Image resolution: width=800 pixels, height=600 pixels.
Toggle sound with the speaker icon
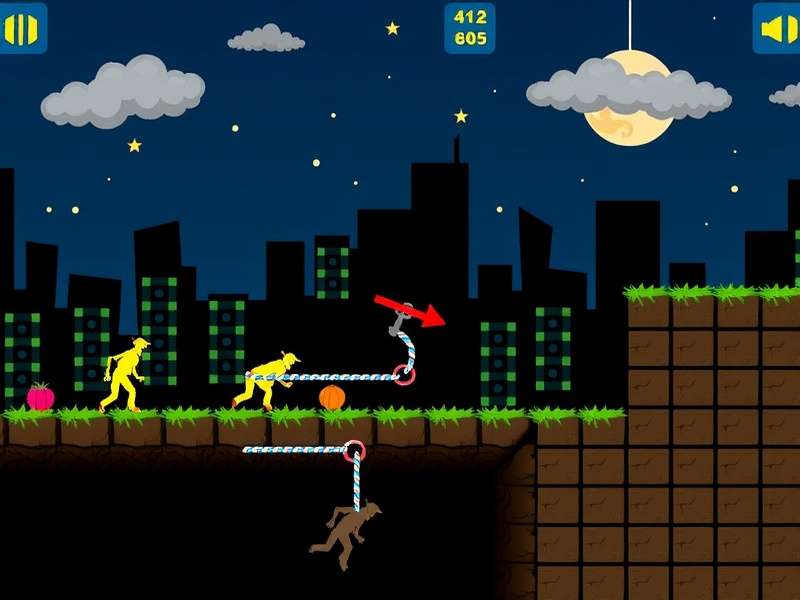pyautogui.click(x=778, y=28)
